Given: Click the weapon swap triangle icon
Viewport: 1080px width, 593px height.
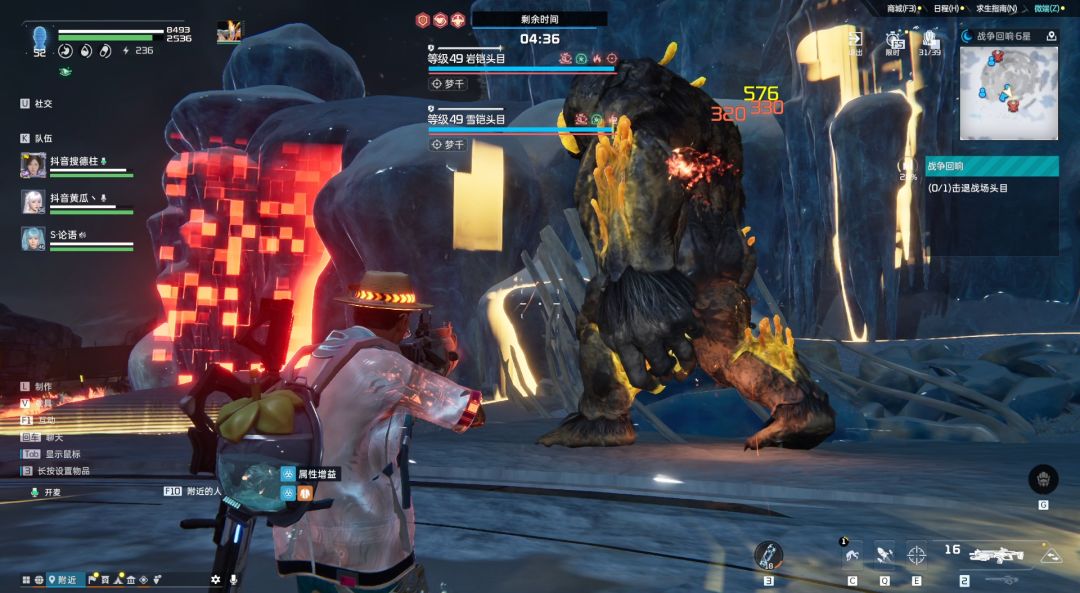Looking at the screenshot, I should pos(1050,555).
